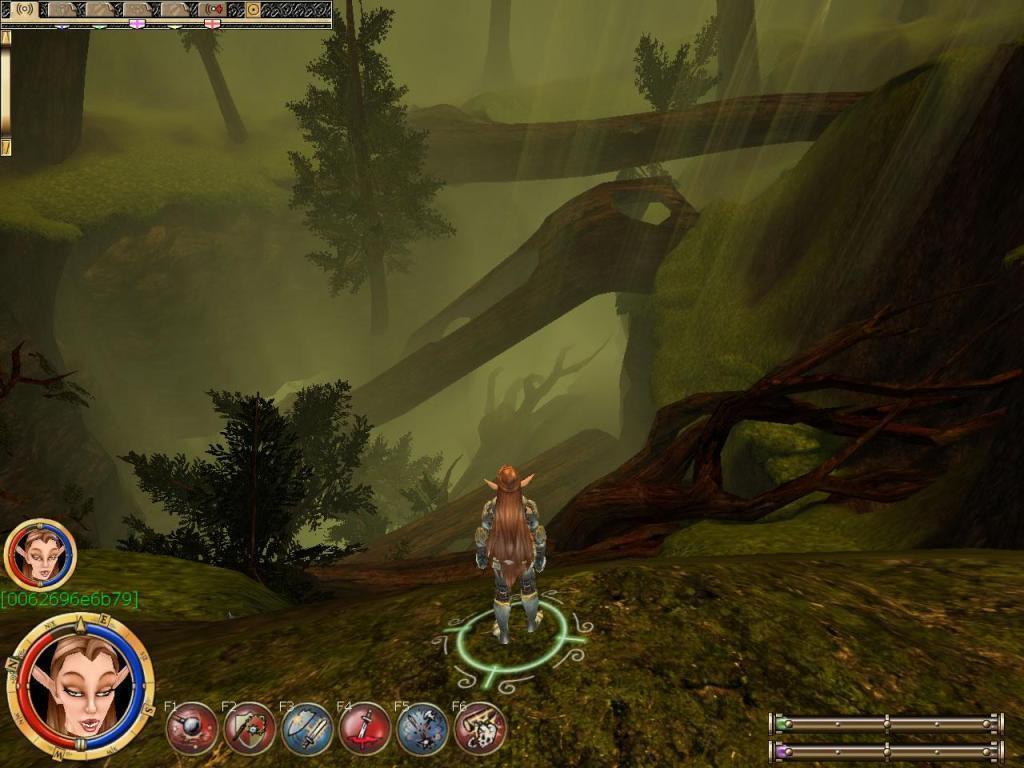Activate the F1 mace strike skill
1024x768 pixels.
pyautogui.click(x=192, y=728)
